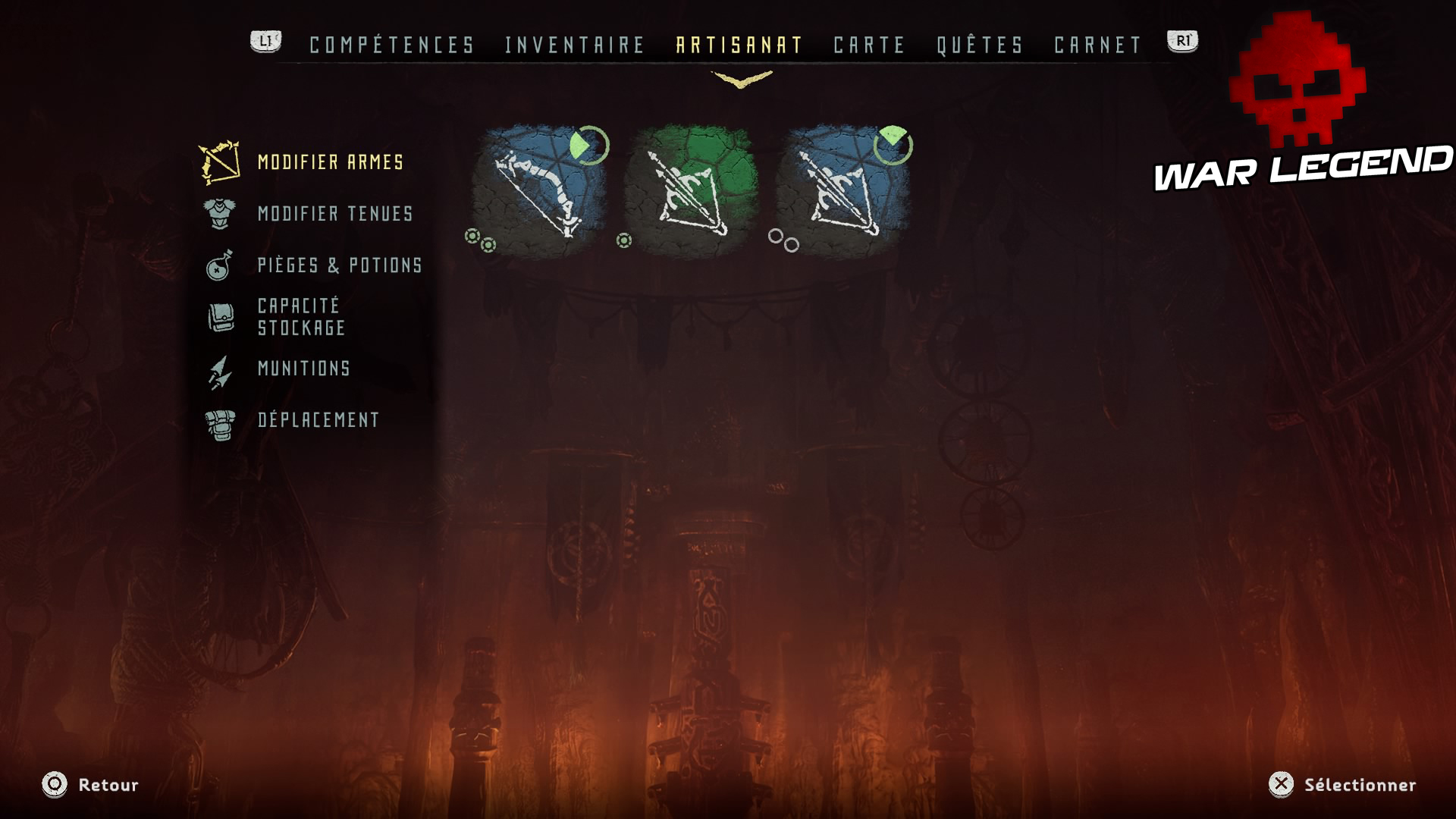The height and width of the screenshot is (819, 1456).
Task: Open Modifier Tenues via the armor icon
Action: pyautogui.click(x=218, y=215)
